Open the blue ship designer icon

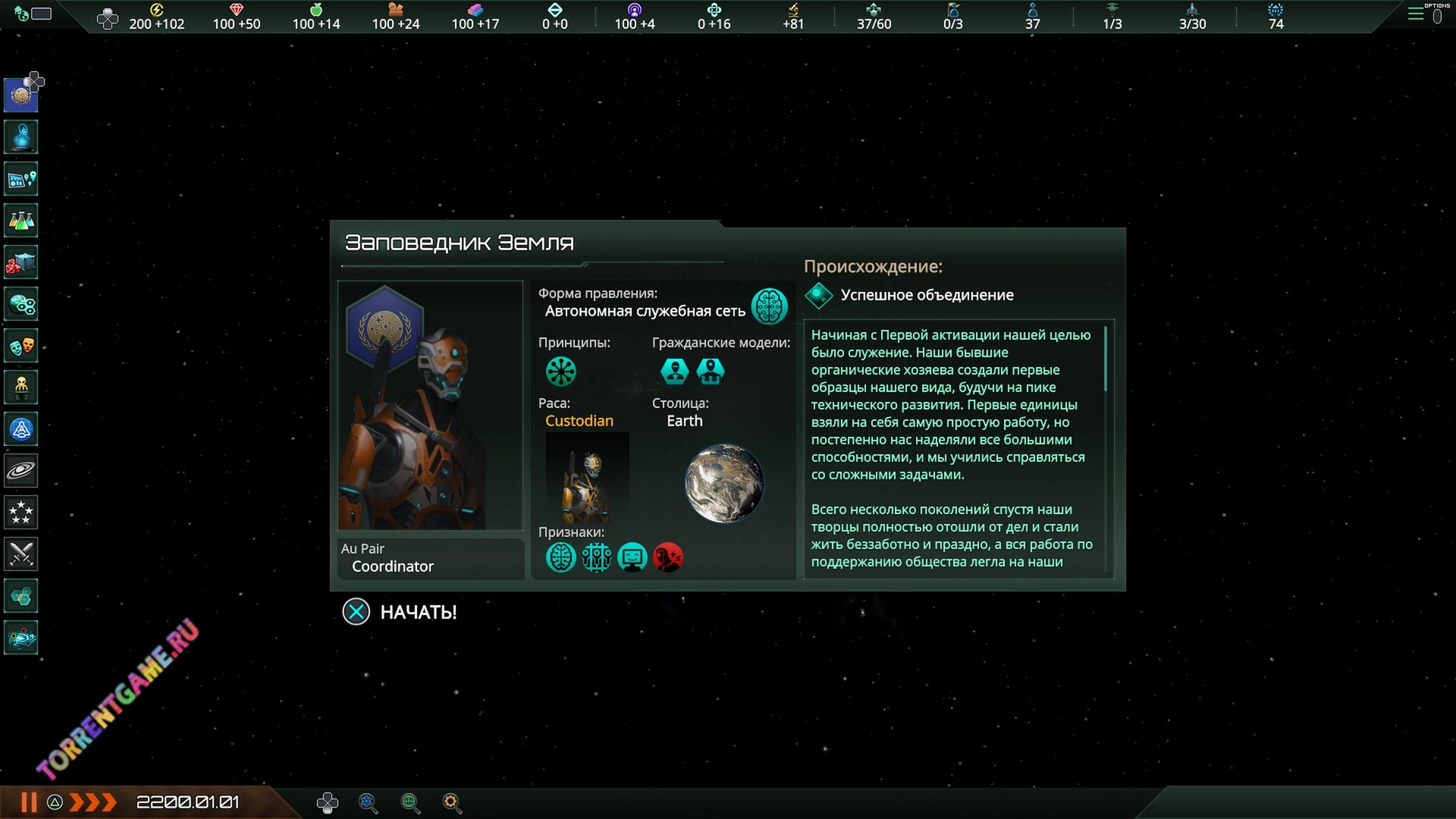tap(21, 429)
